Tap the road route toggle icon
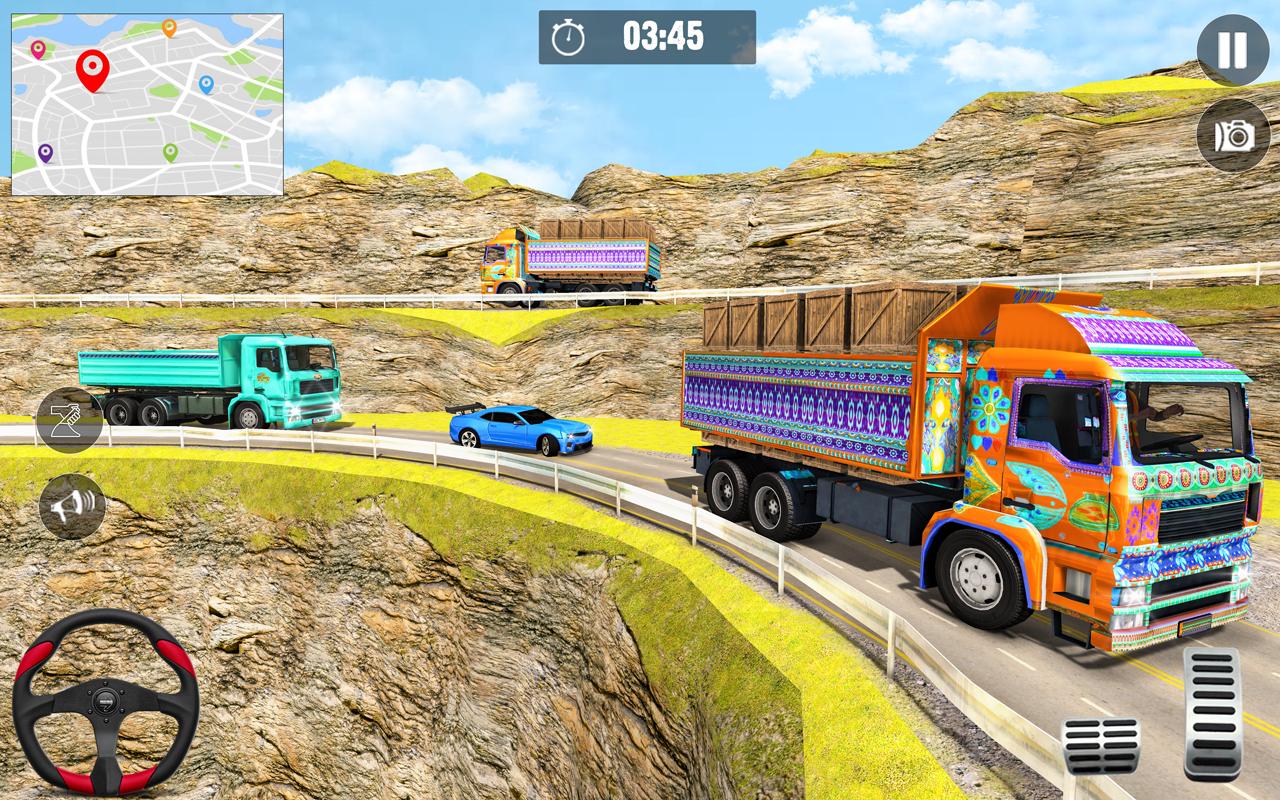The image size is (1280, 800). [70, 420]
